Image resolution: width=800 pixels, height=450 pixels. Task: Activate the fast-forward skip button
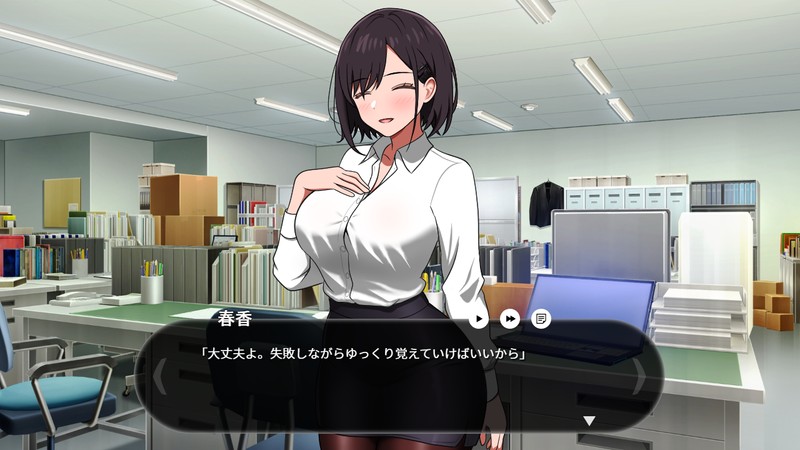[x=510, y=319]
